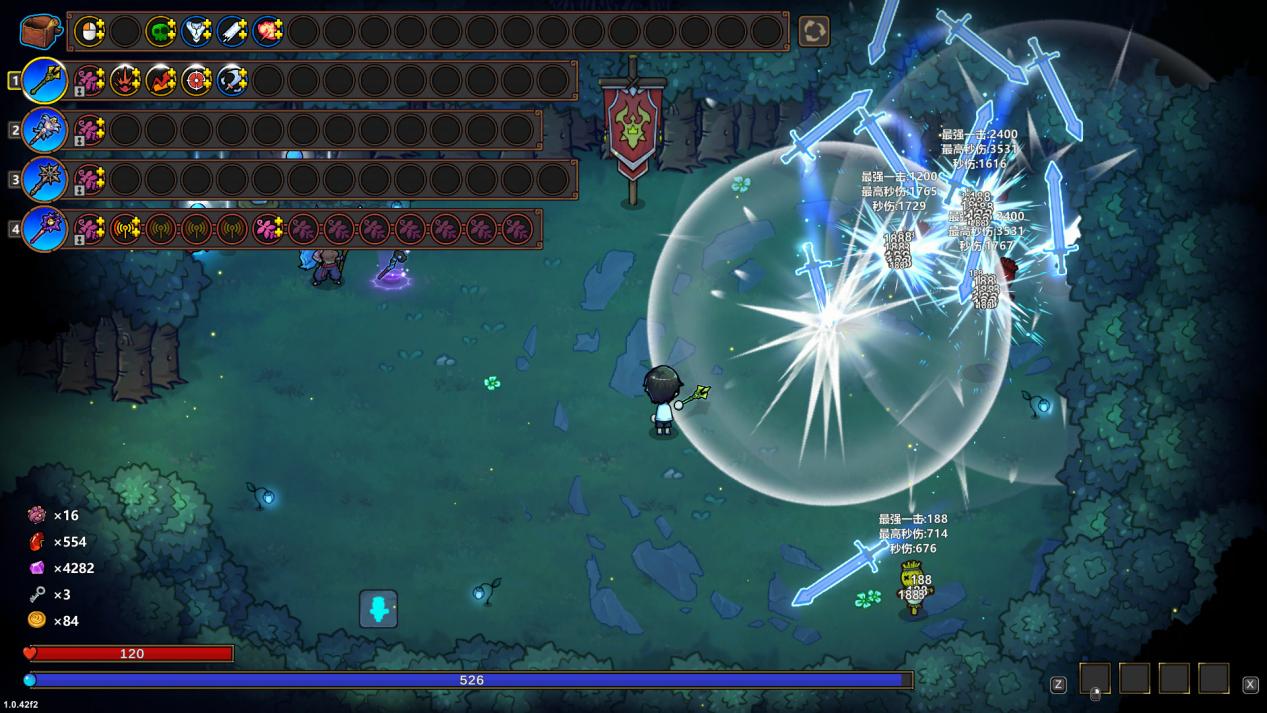Screen dimensions: 1267x713
Task: Switch to wand 1 with golden staff
Action: [x=45, y=80]
